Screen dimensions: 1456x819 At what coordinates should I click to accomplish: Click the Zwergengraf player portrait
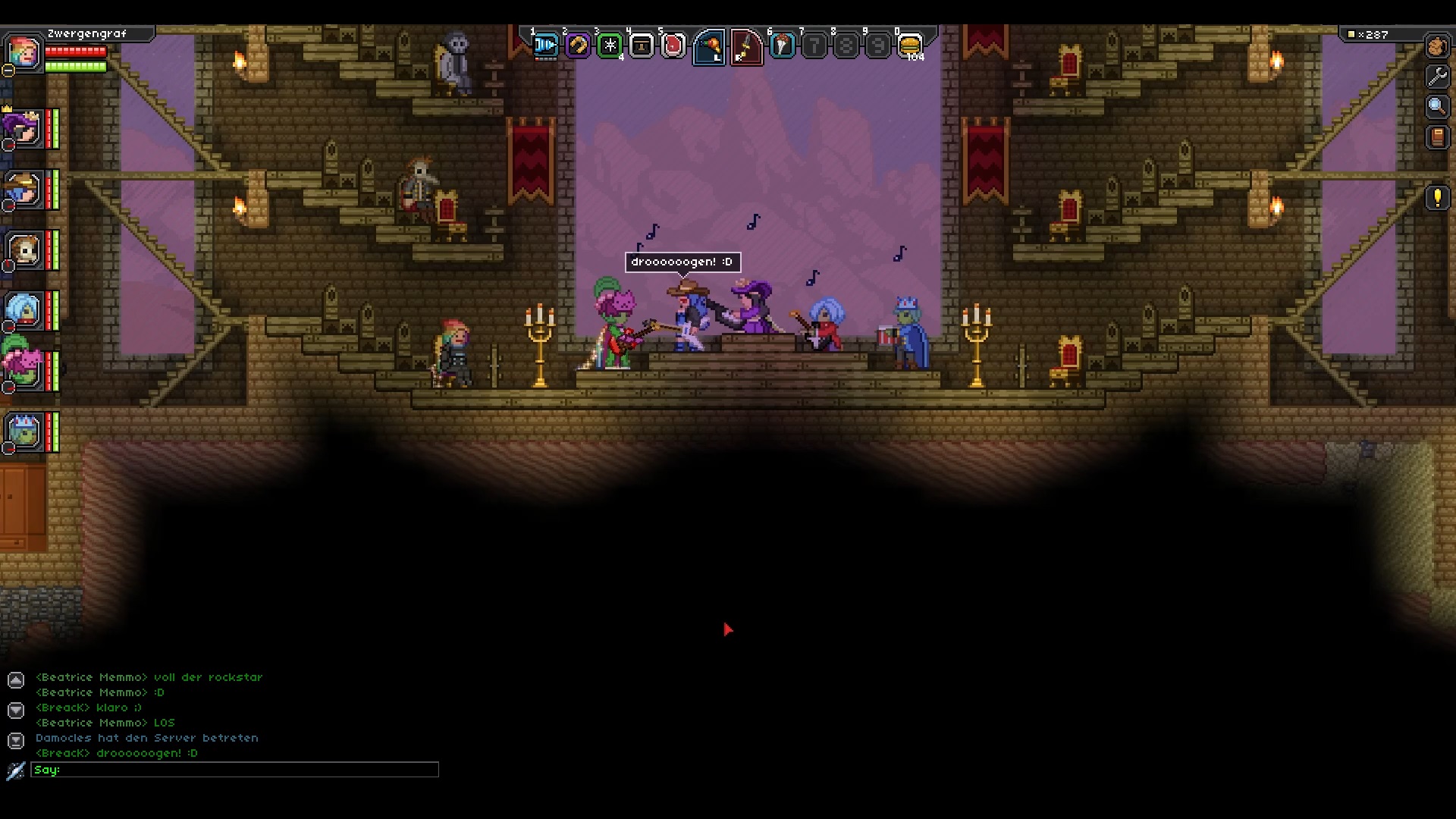(x=24, y=52)
